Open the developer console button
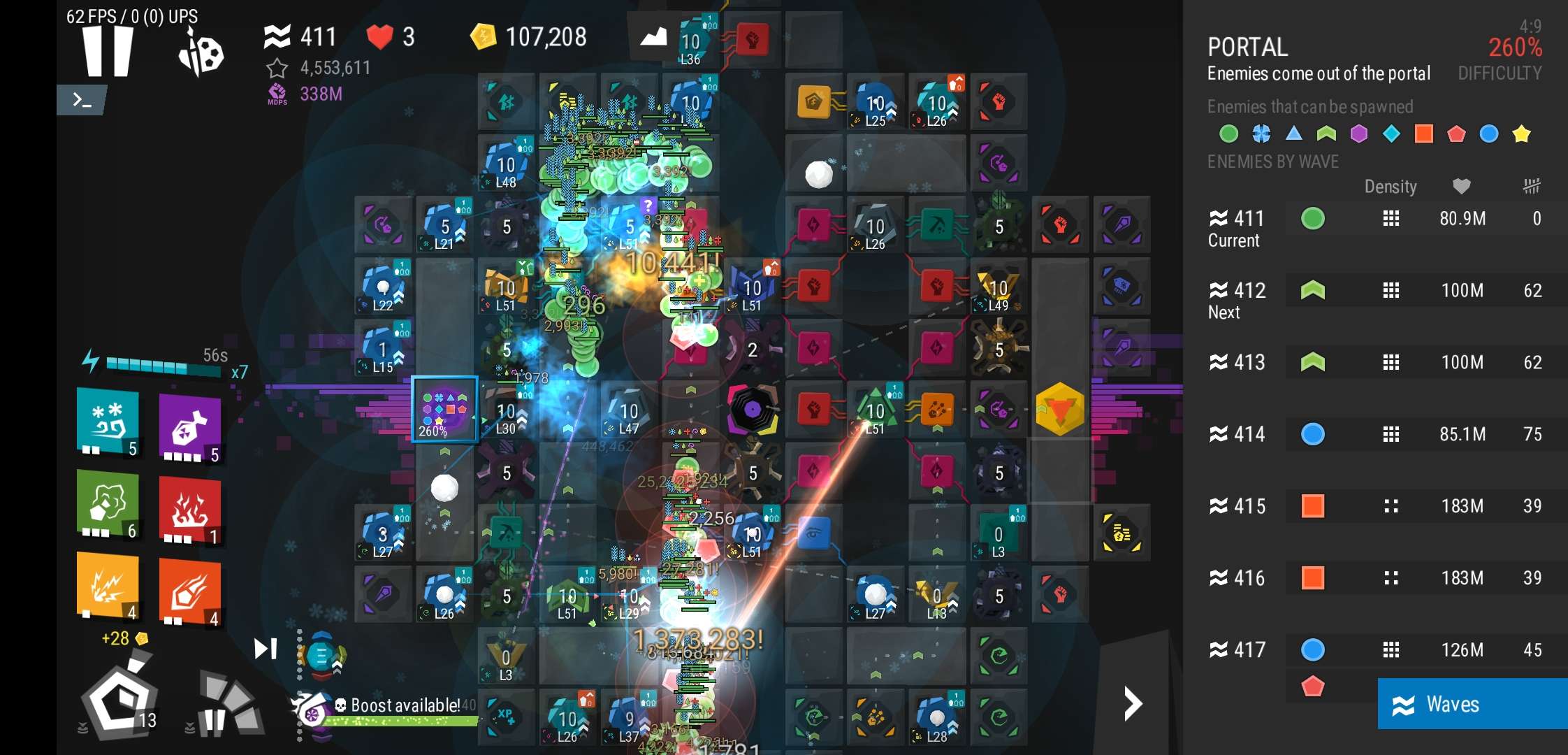 click(x=82, y=101)
